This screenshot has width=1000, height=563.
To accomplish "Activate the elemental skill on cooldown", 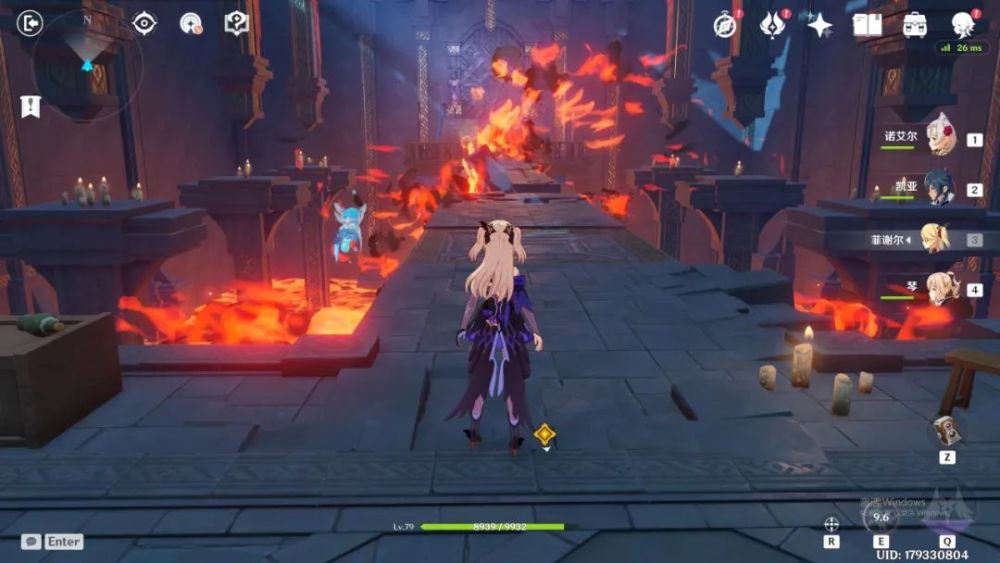I will tap(880, 517).
